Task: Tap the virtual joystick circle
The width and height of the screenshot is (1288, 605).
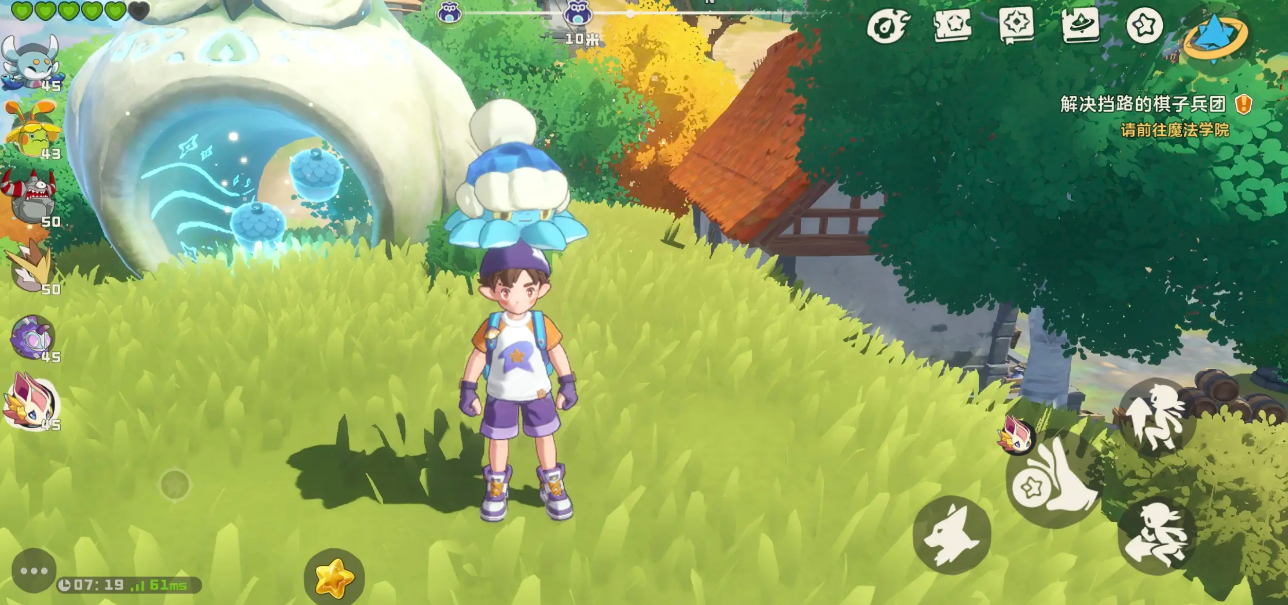Action: click(x=175, y=485)
